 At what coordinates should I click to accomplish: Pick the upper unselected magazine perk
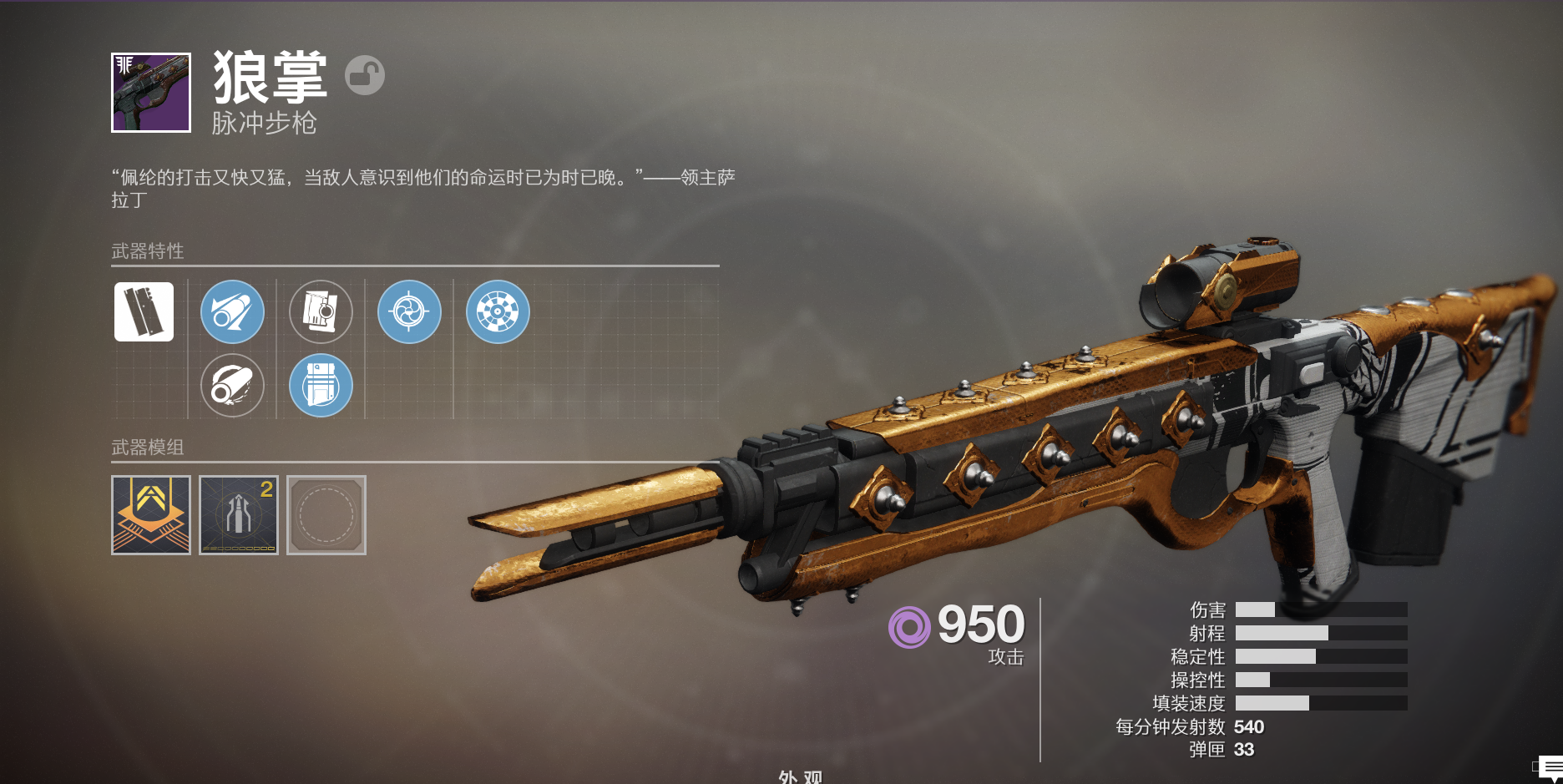(x=321, y=311)
